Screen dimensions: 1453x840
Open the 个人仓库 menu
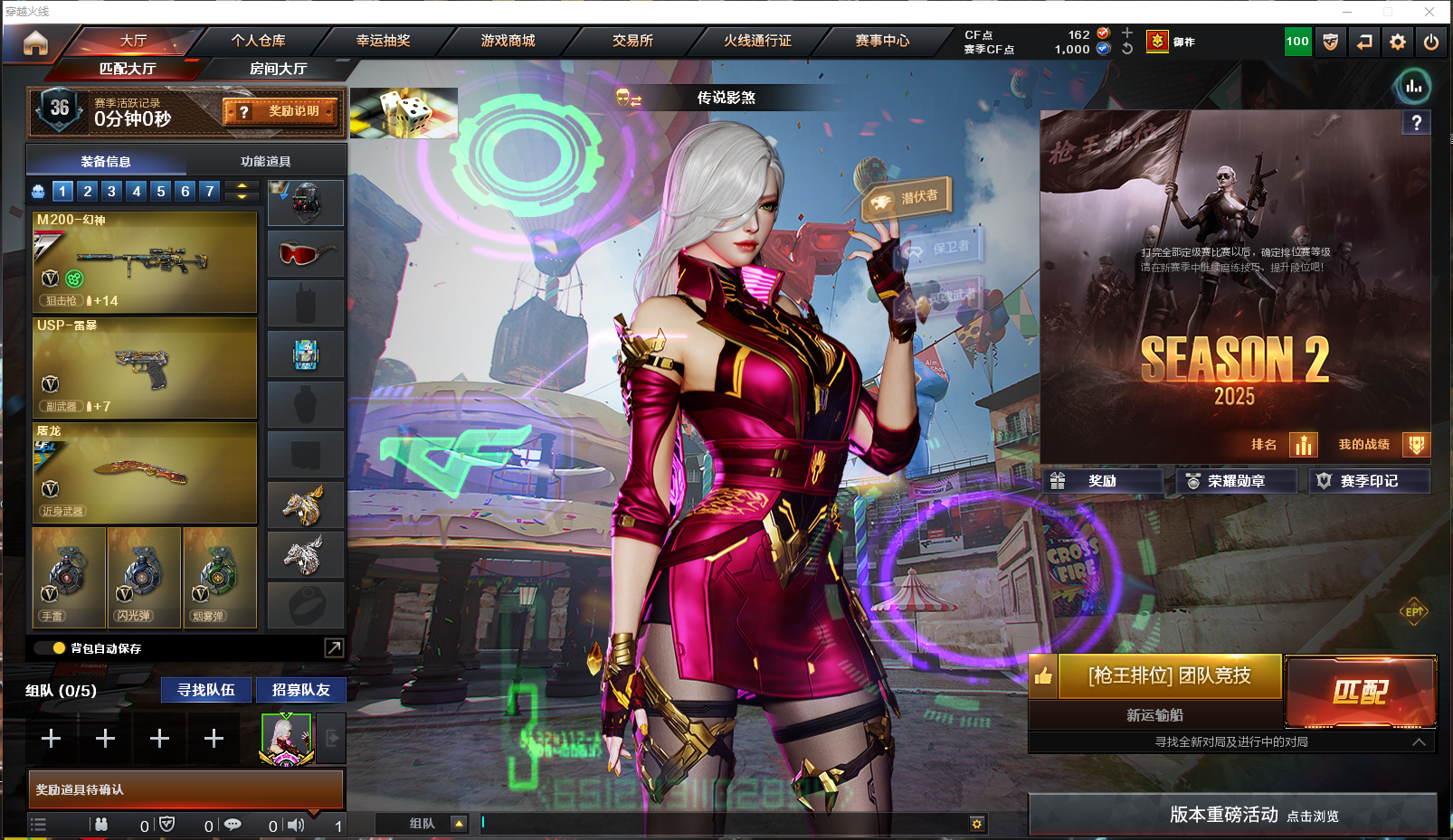(258, 41)
